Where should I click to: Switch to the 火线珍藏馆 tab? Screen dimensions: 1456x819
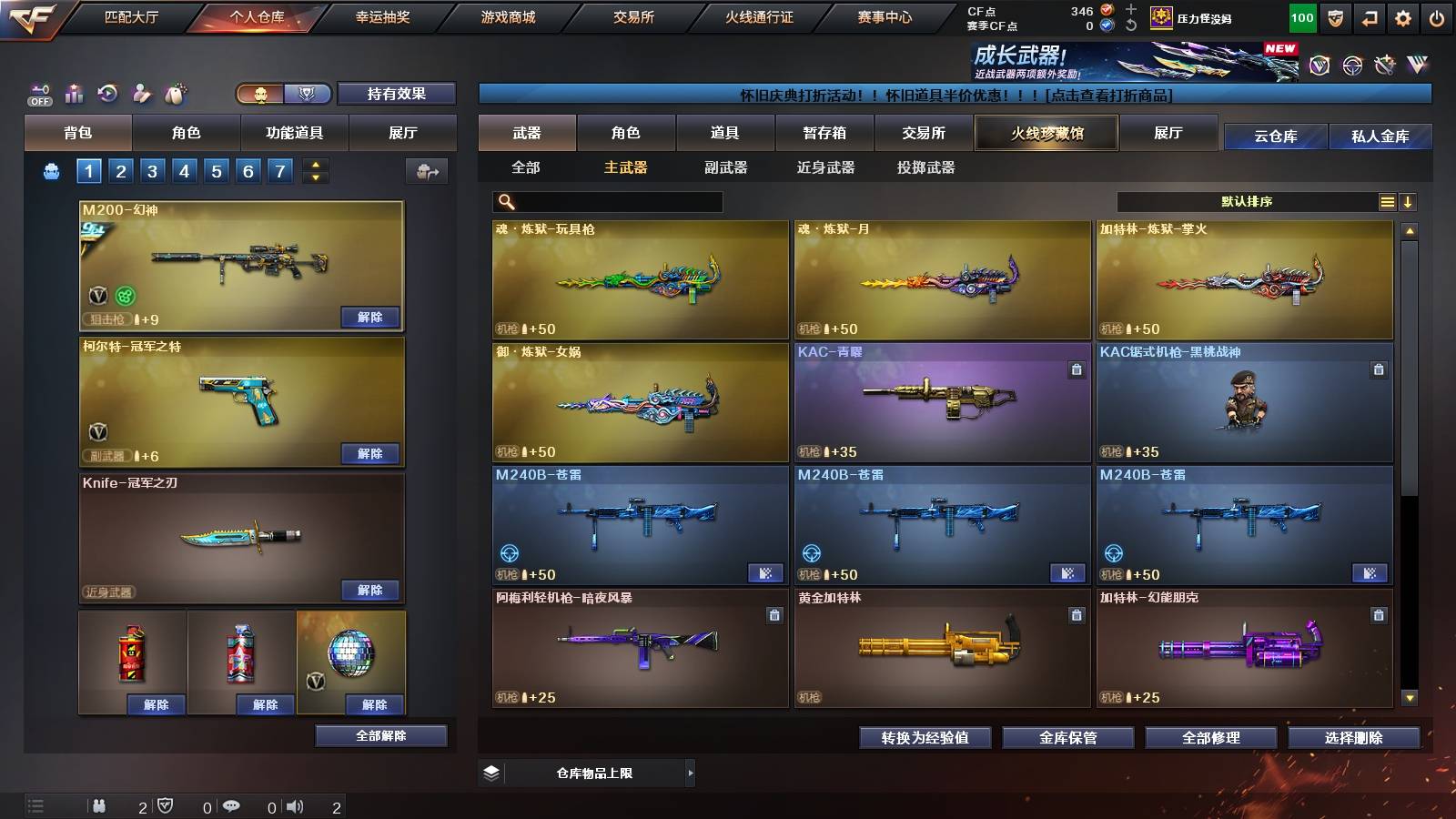point(1046,133)
